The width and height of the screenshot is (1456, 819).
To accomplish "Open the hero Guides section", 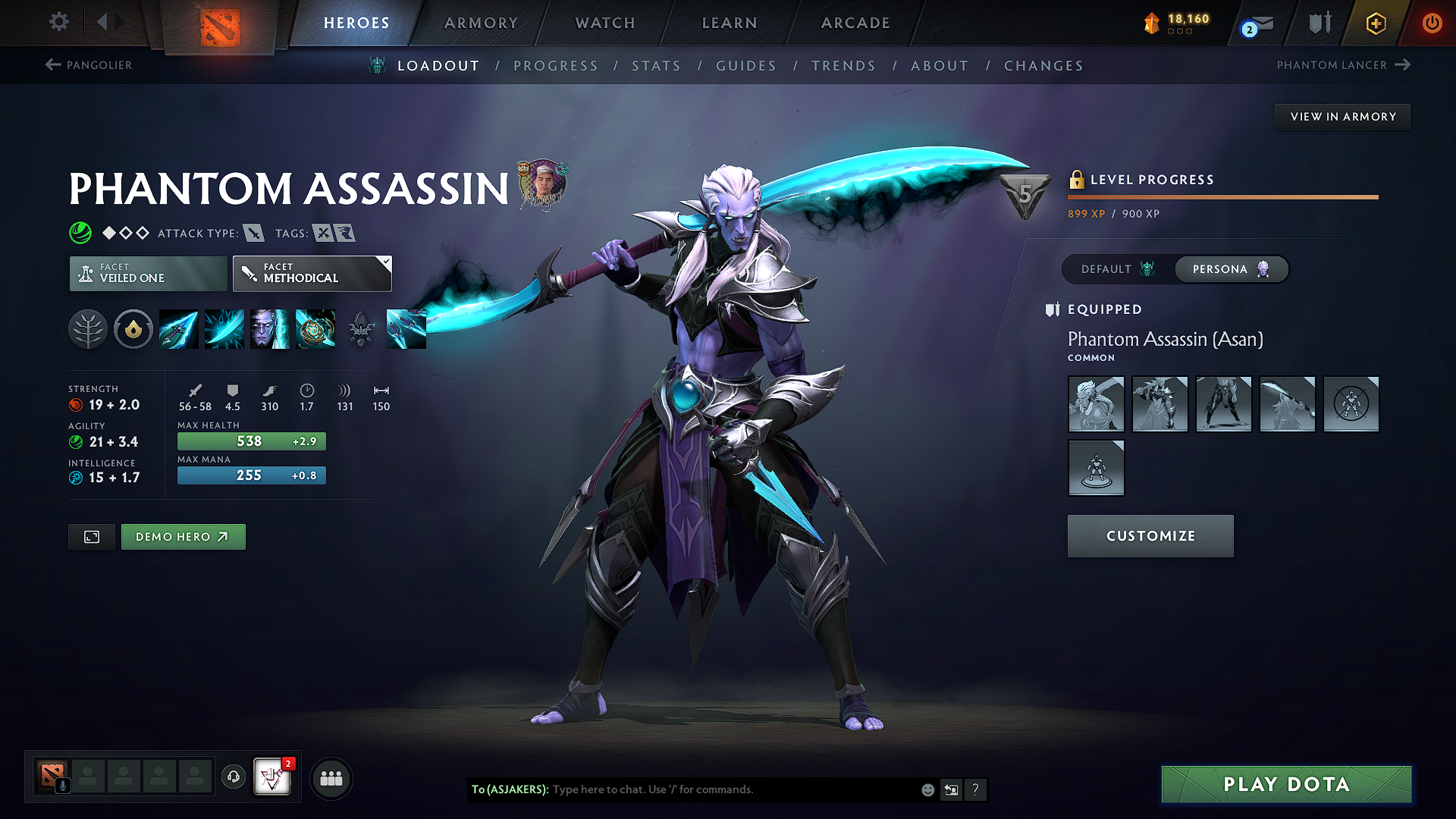I will [x=746, y=66].
